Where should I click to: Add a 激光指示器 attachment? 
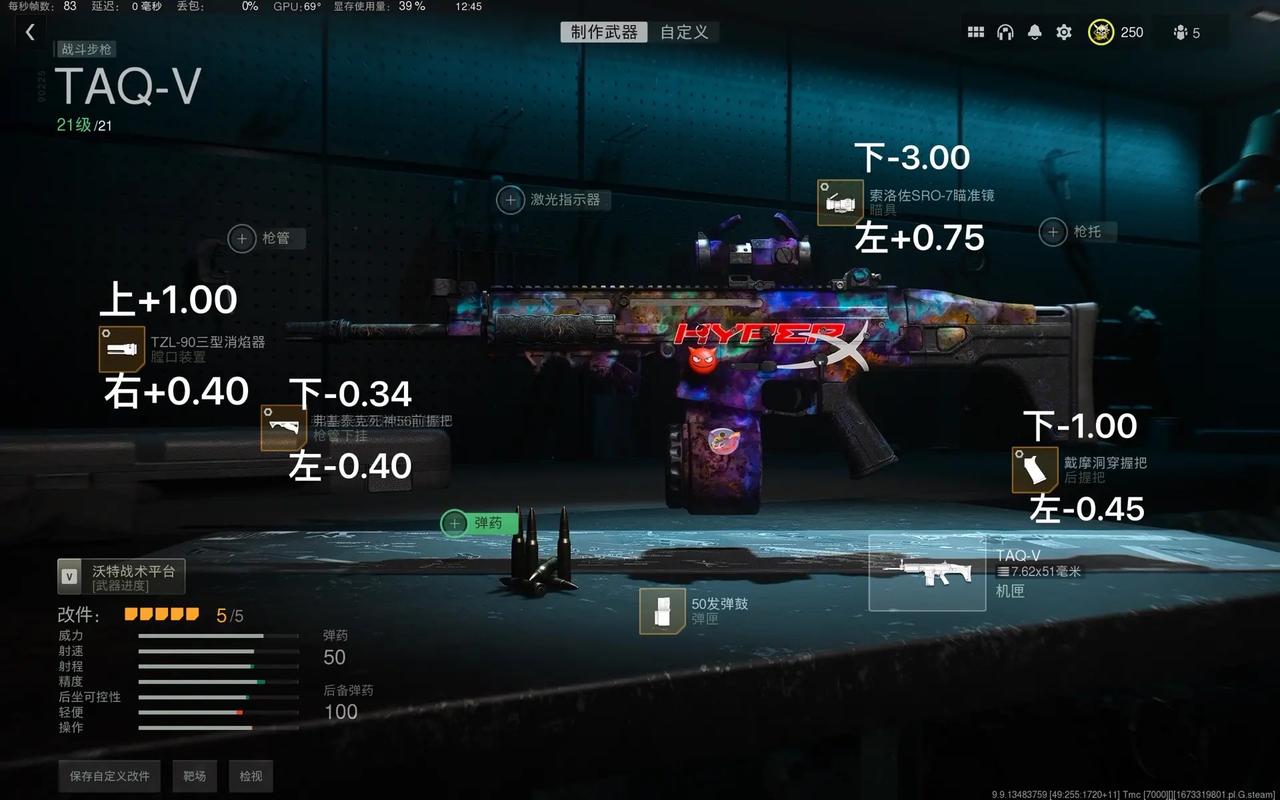pos(511,200)
